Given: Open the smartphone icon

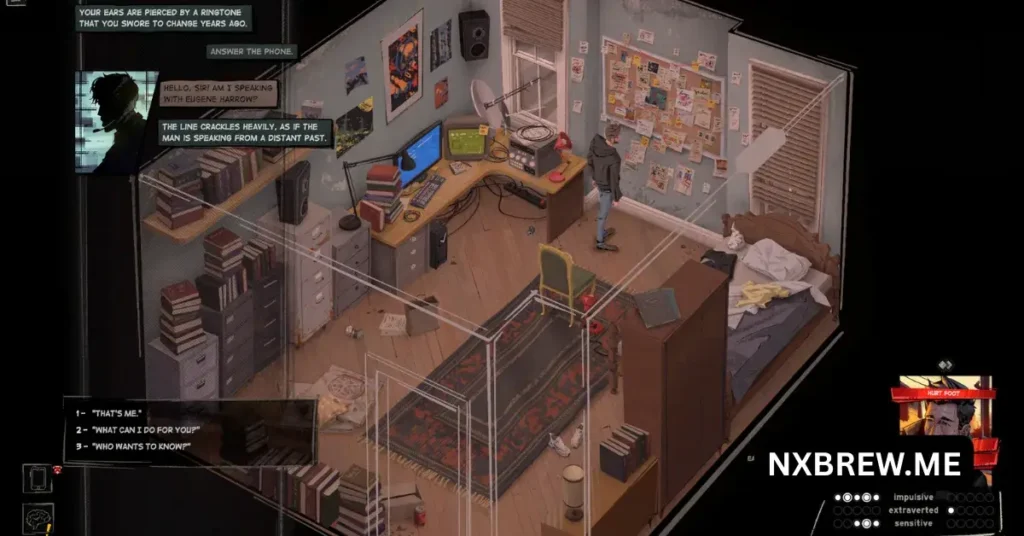Looking at the screenshot, I should click(x=37, y=480).
